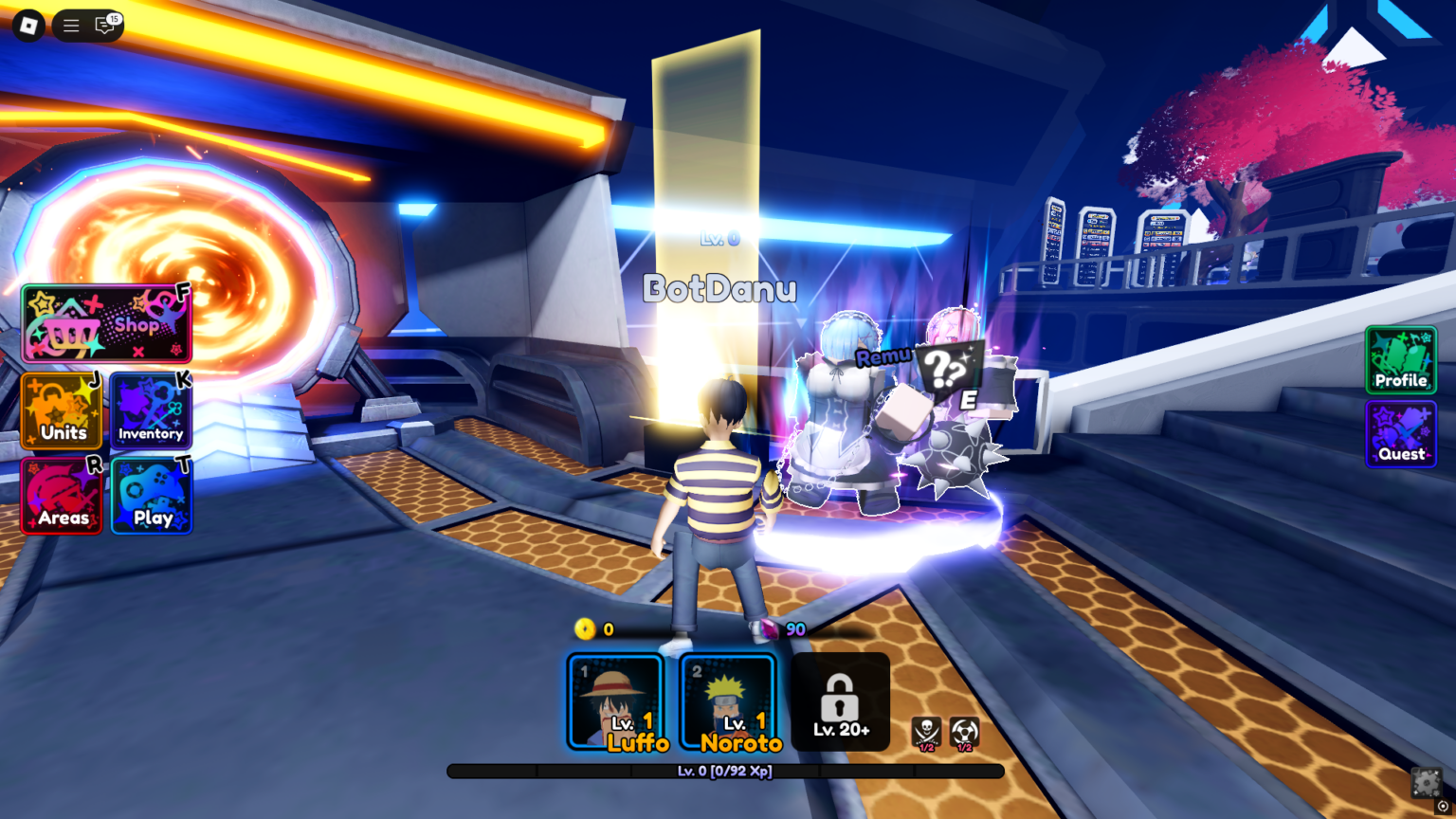1456x819 pixels.
Task: Click the yellow coin counter
Action: pos(593,628)
